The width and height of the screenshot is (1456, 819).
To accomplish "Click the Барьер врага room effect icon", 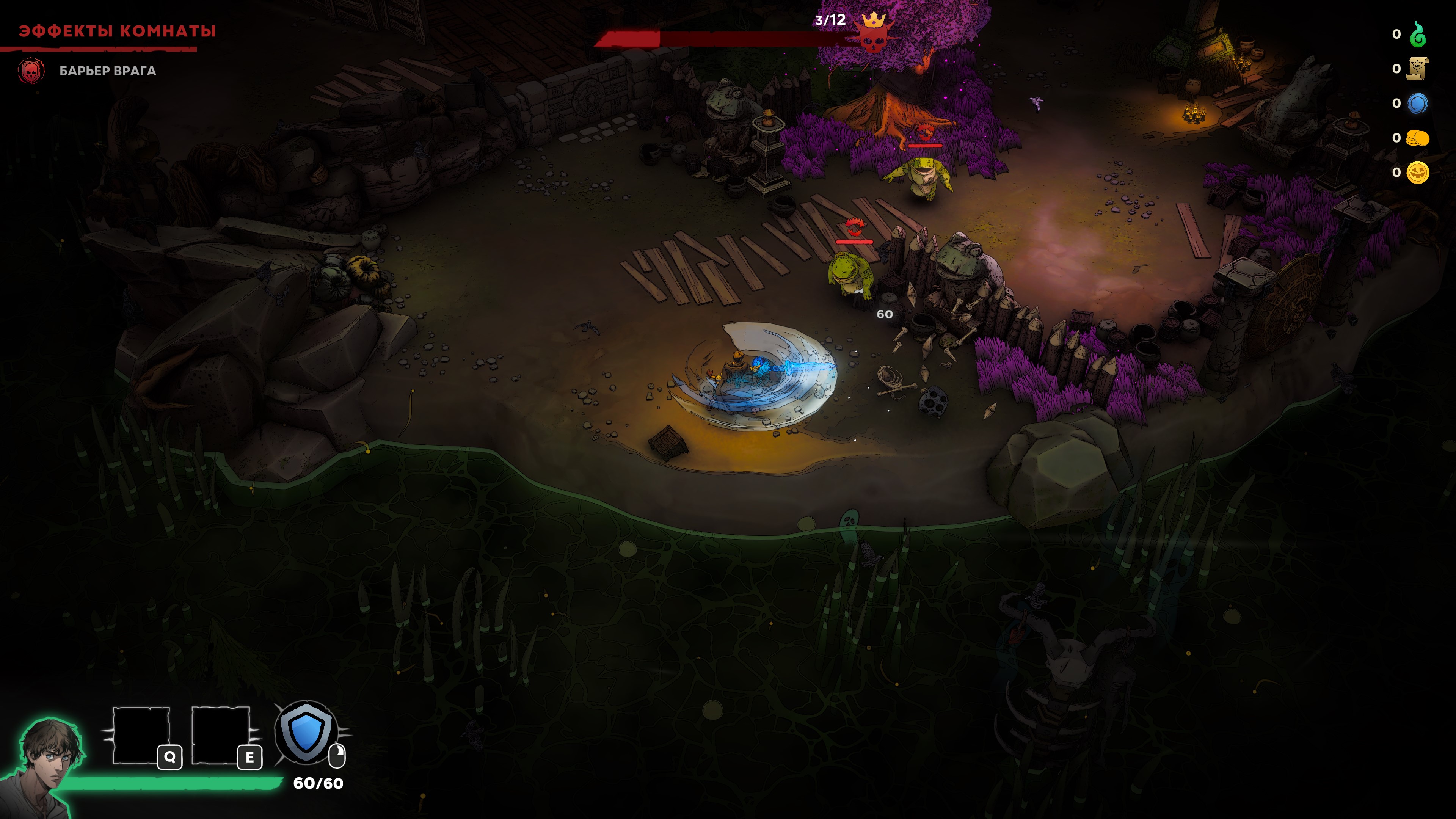I will coord(31,71).
